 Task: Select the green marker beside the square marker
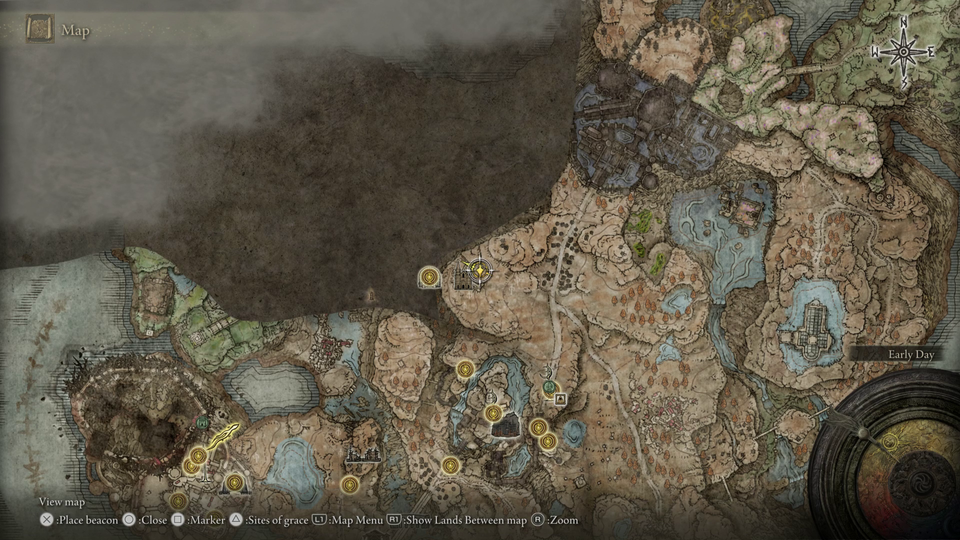pos(548,387)
